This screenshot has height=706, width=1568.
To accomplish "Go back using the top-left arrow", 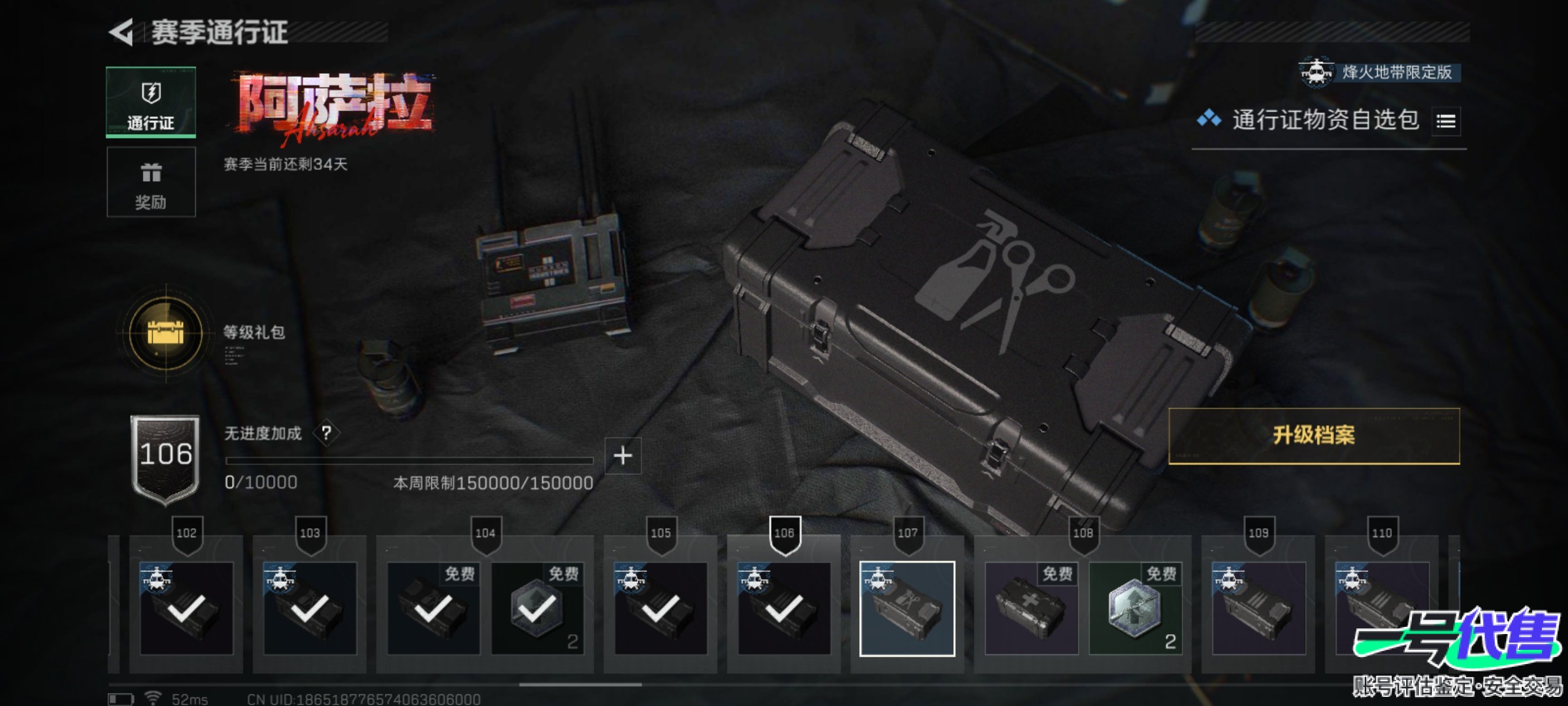I will point(122,33).
